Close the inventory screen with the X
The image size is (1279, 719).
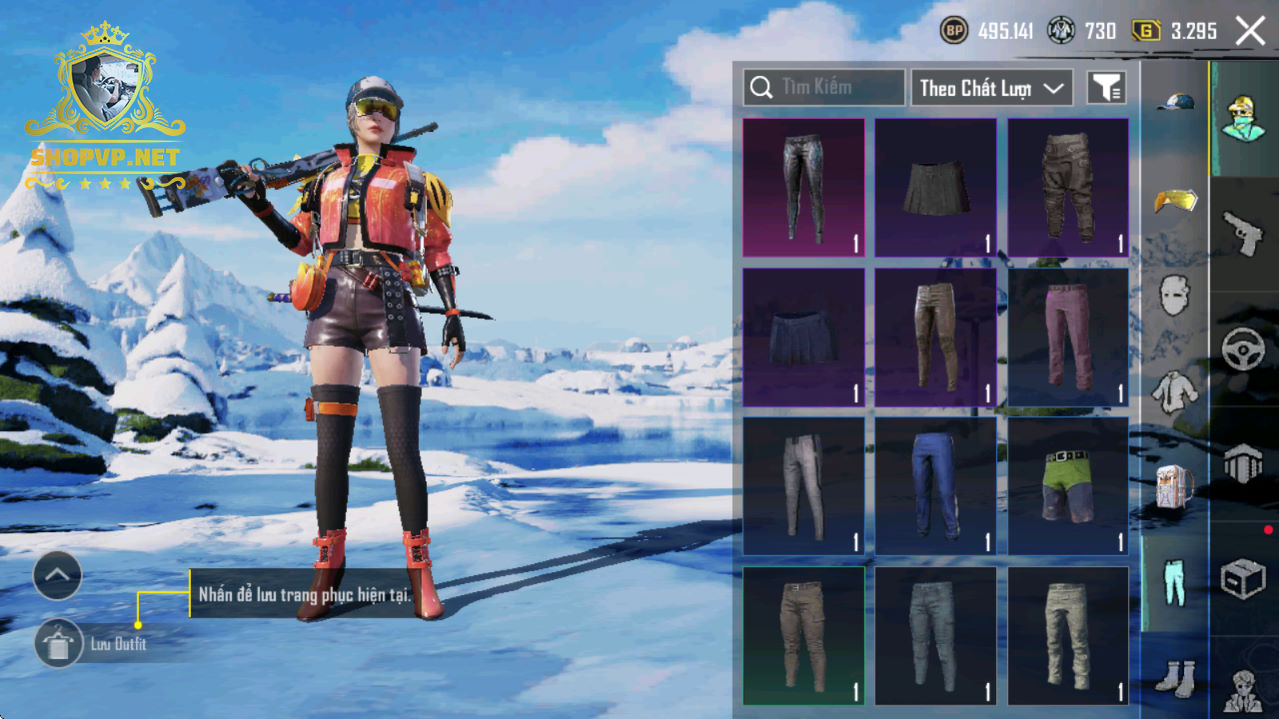(x=1250, y=31)
